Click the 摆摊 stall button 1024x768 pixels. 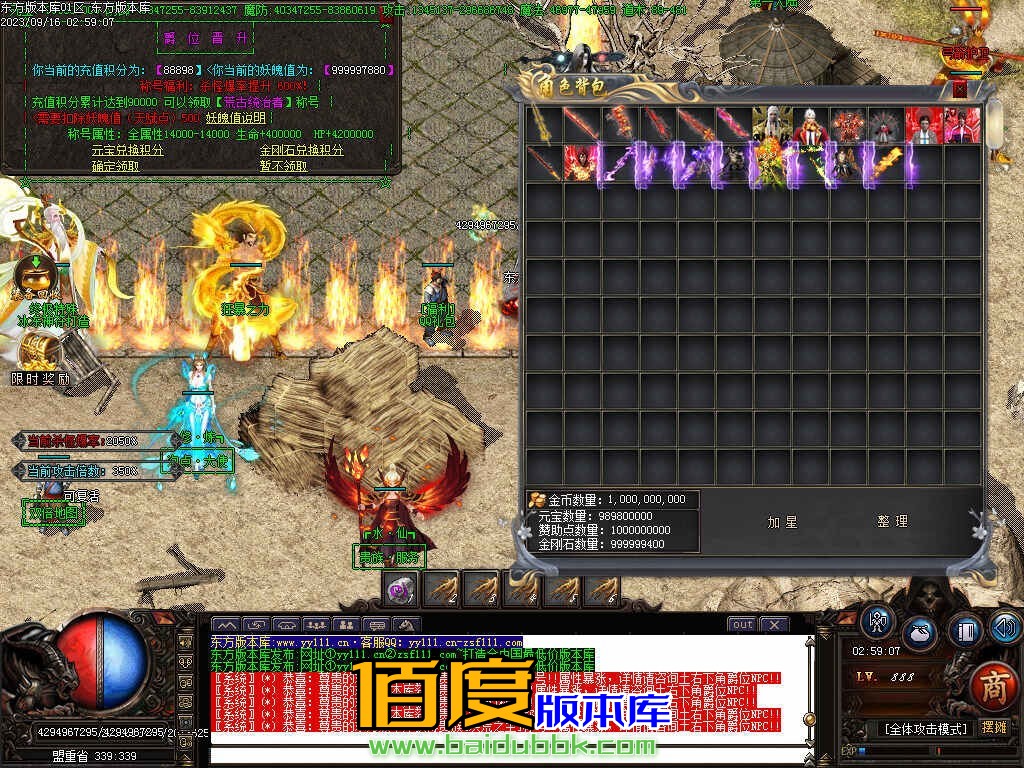[994, 727]
